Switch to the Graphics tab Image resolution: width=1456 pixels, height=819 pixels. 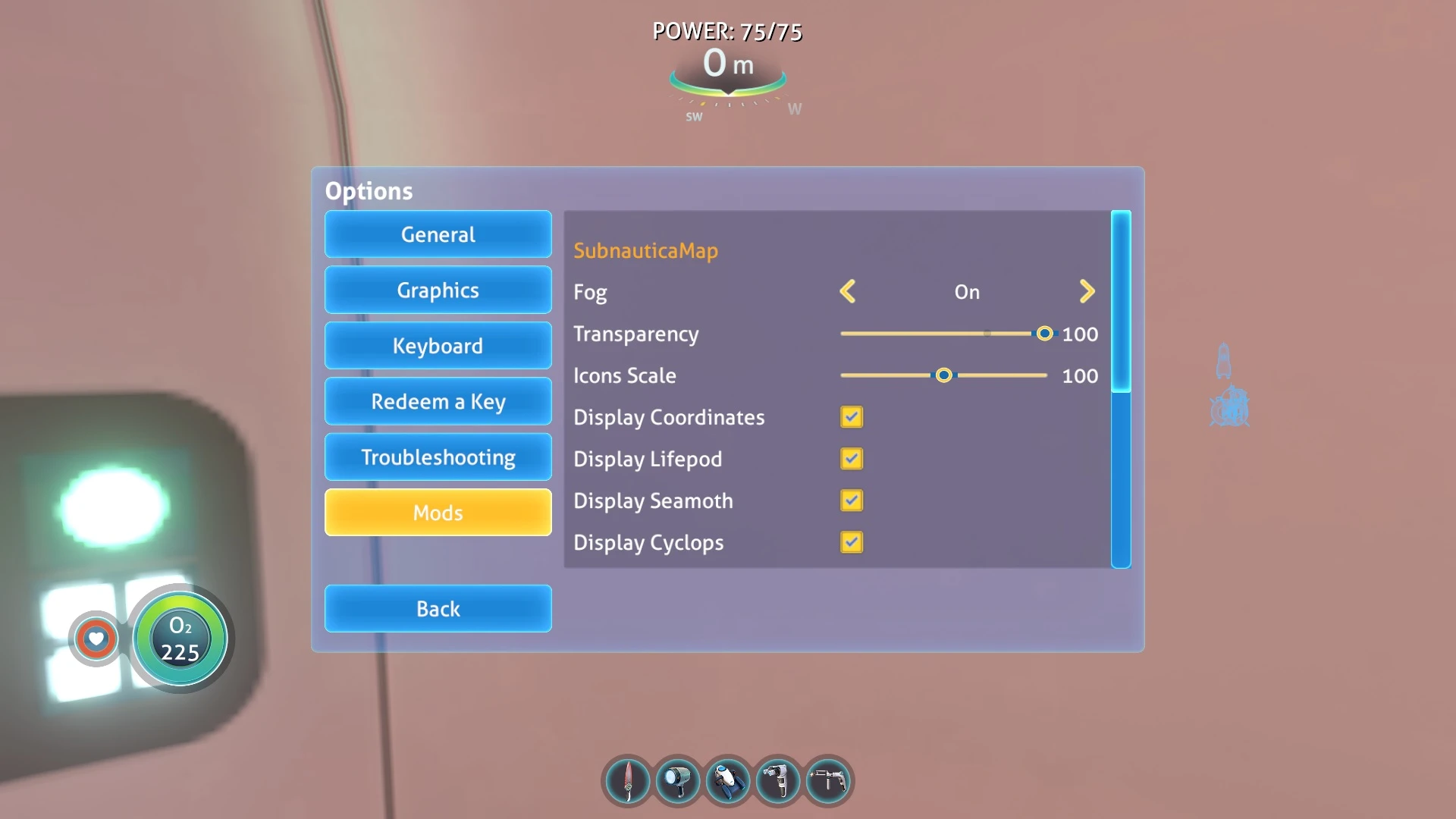(438, 290)
